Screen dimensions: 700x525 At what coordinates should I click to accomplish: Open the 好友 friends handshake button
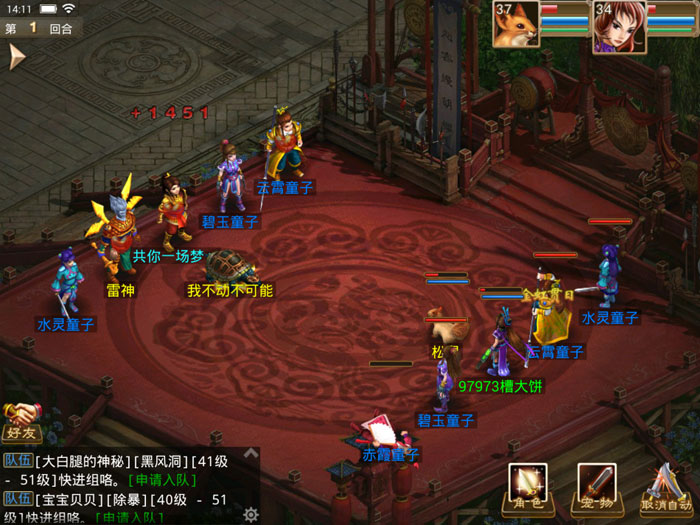click(x=20, y=421)
